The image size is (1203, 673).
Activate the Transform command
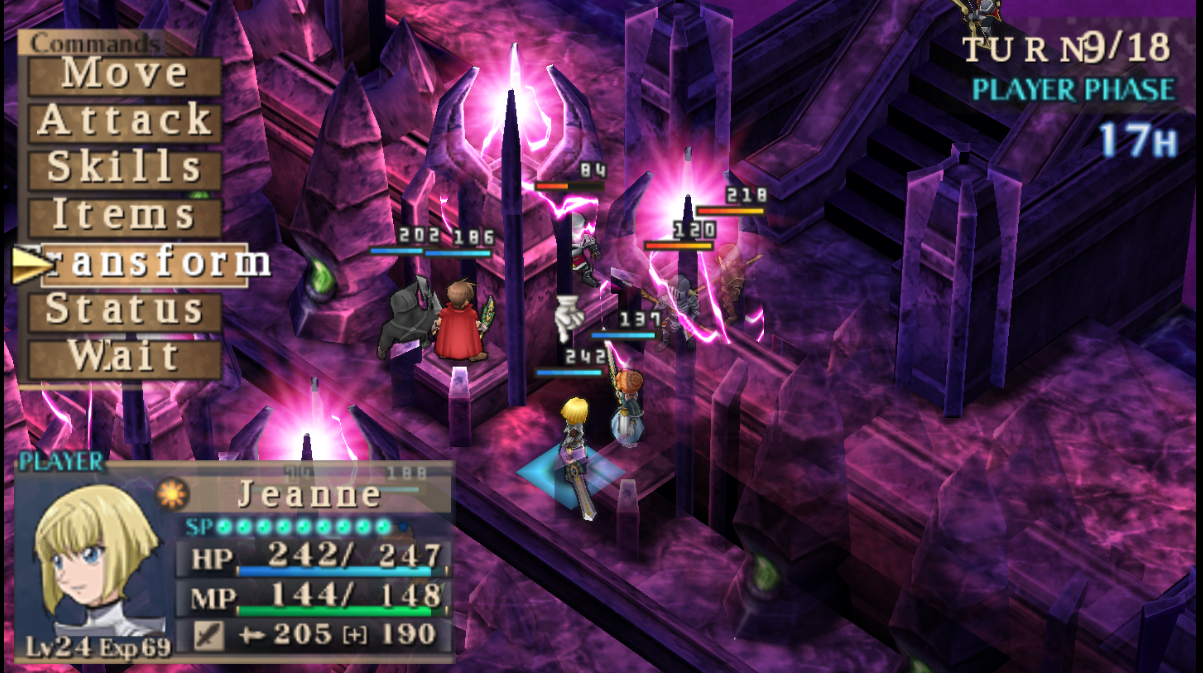[x=145, y=263]
